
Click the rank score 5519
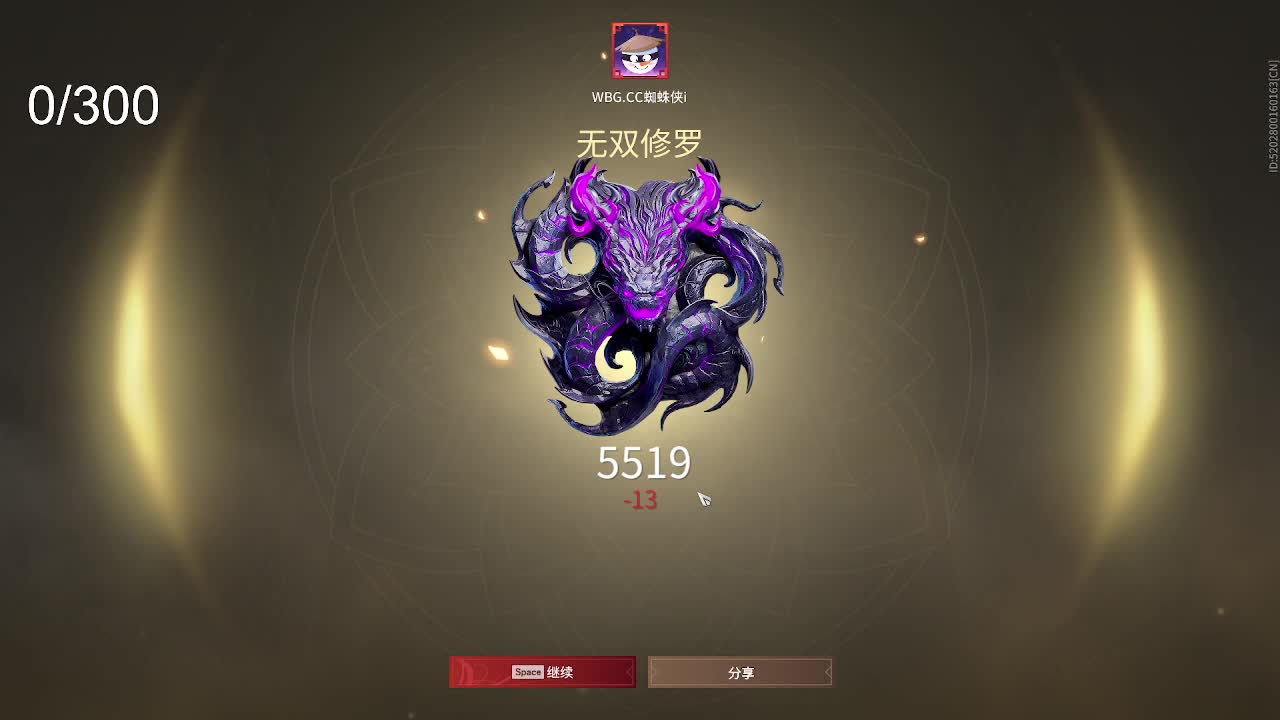[x=643, y=462]
